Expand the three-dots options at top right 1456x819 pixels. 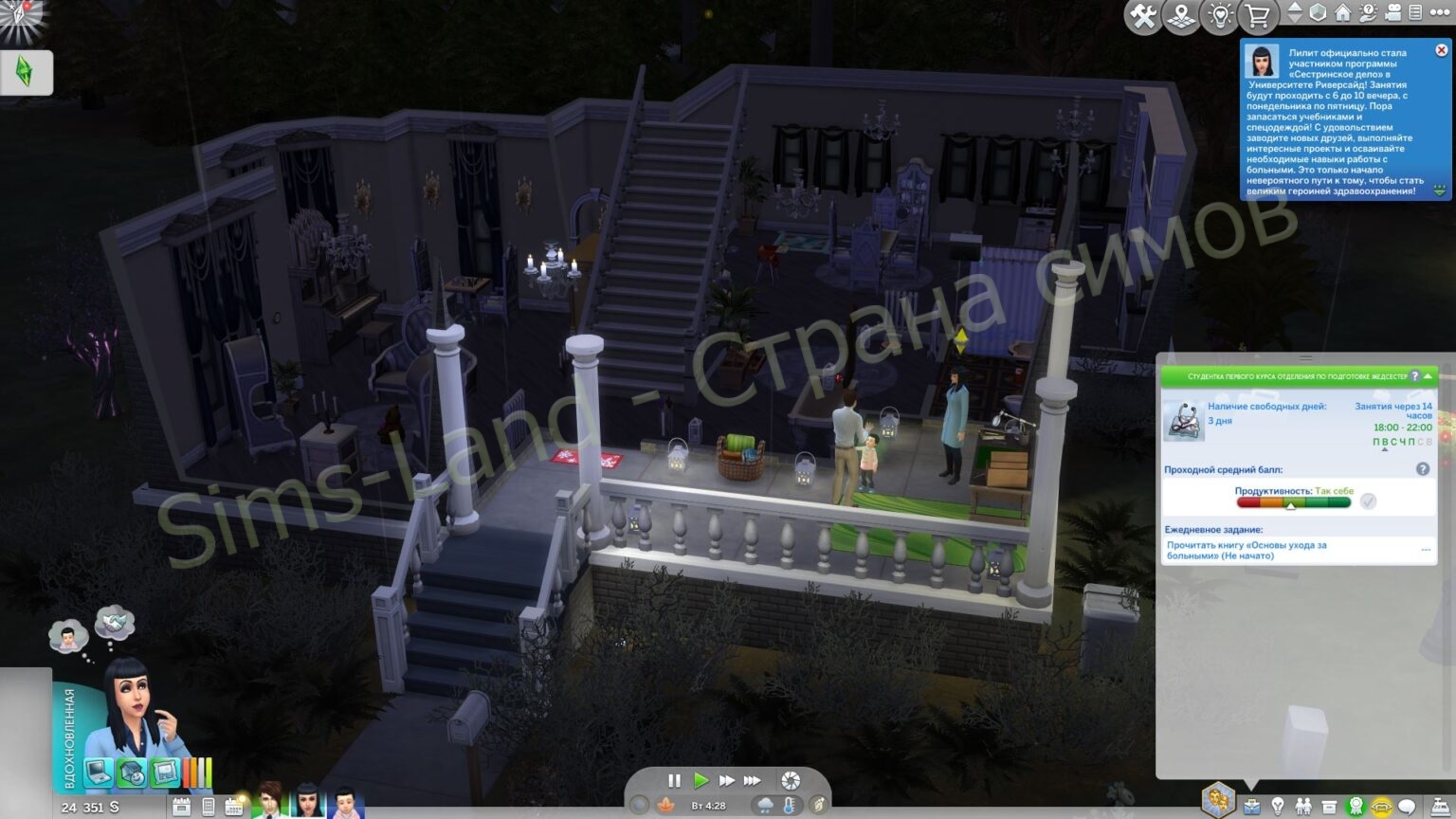pos(1439,14)
